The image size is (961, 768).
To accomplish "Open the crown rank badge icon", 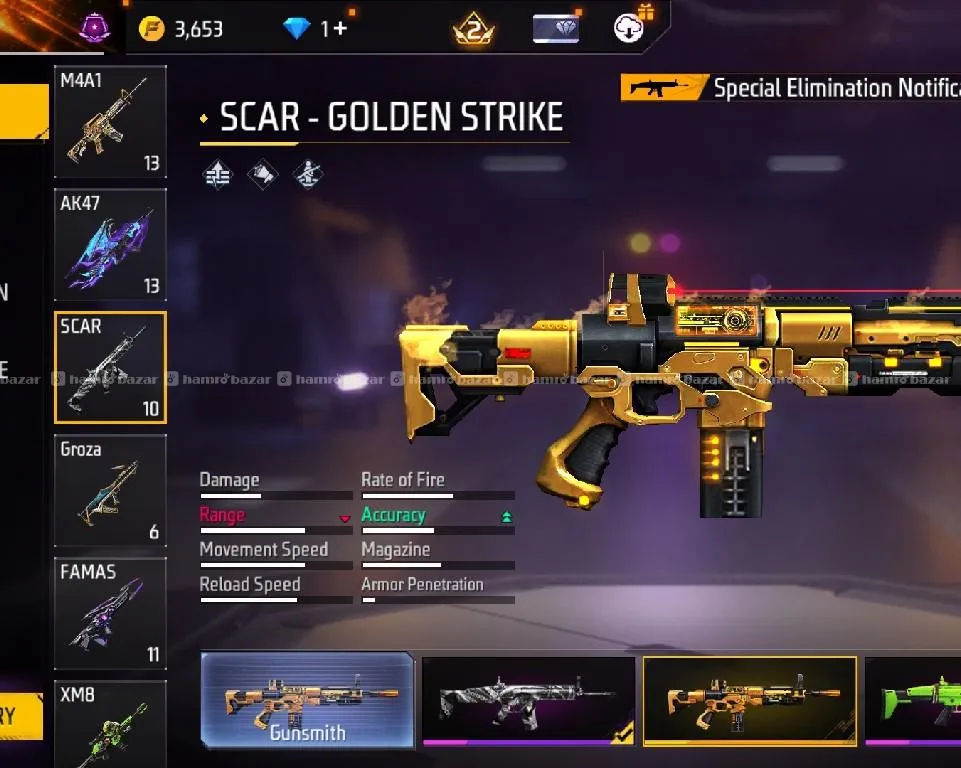I will (472, 29).
